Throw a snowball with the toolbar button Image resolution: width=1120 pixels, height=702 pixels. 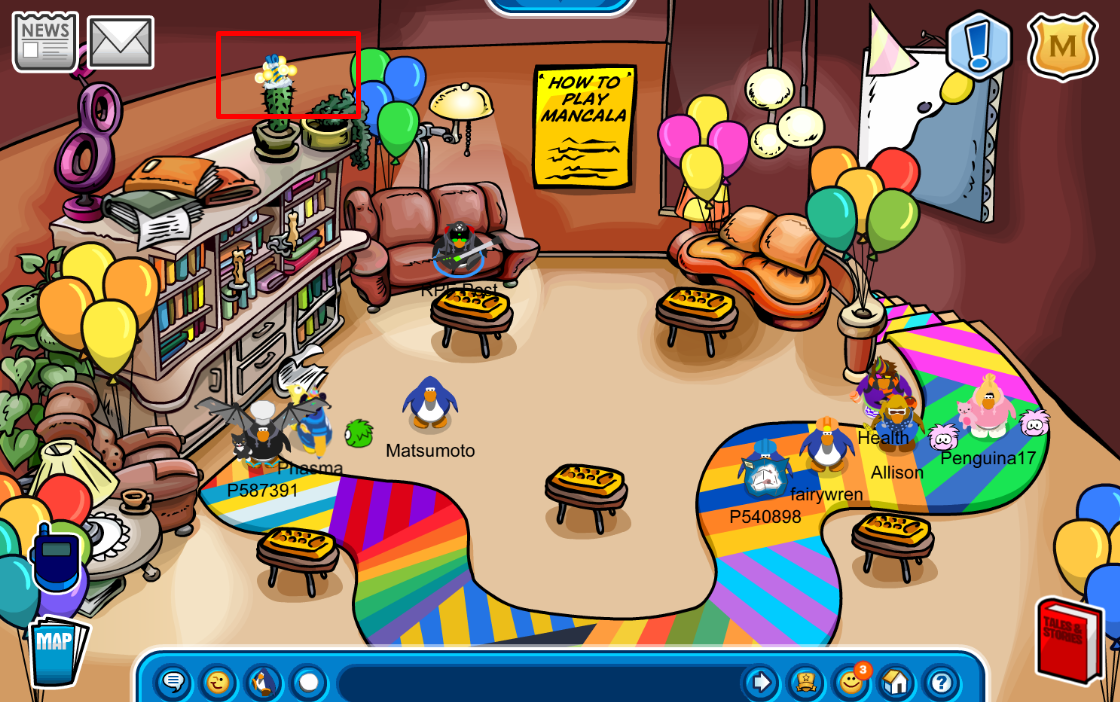309,683
